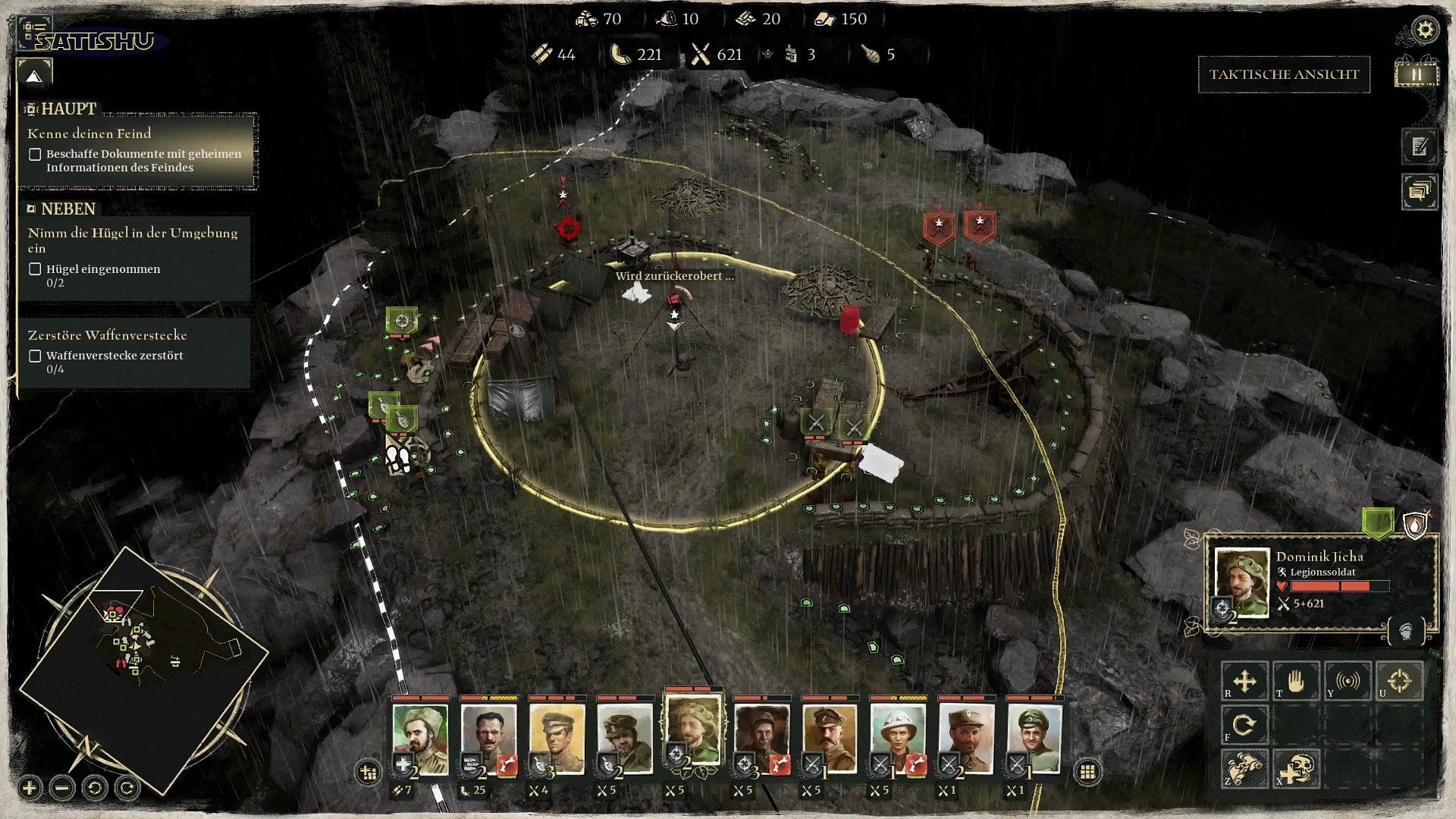Pause the game with the pause button
Image resolution: width=1456 pixels, height=819 pixels.
pos(1416,74)
